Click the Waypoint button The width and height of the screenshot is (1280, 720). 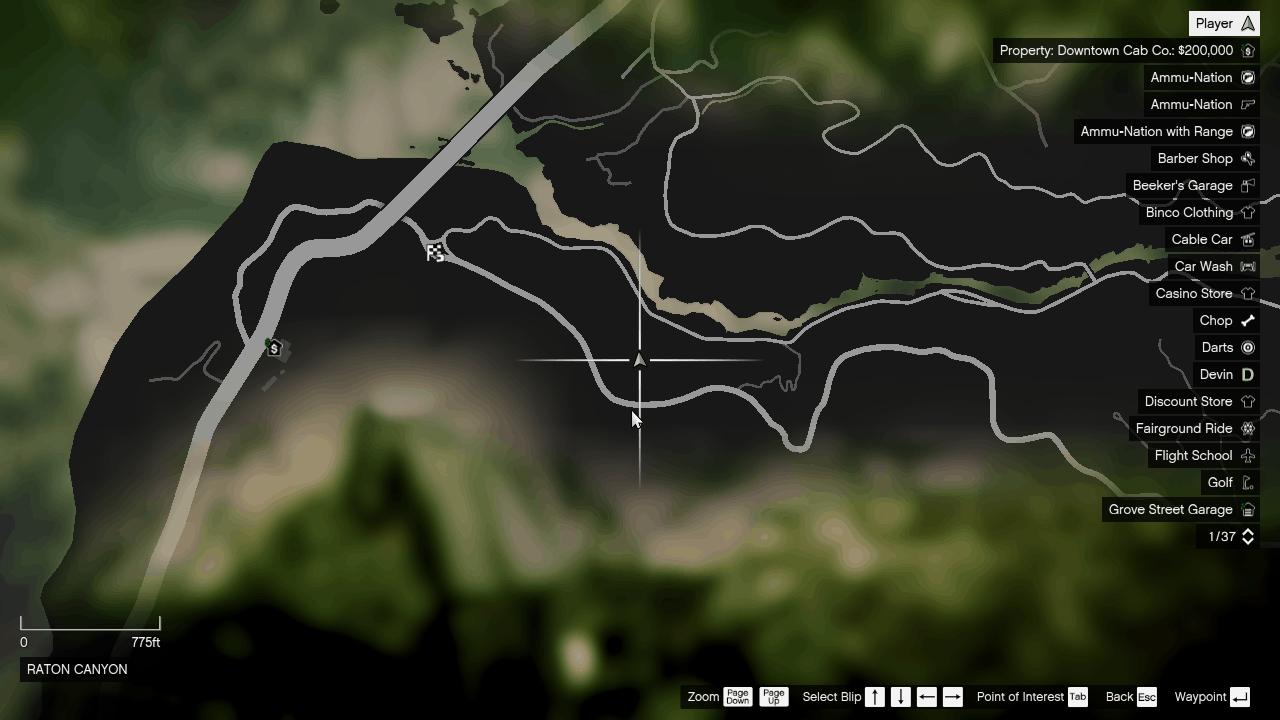[1210, 697]
